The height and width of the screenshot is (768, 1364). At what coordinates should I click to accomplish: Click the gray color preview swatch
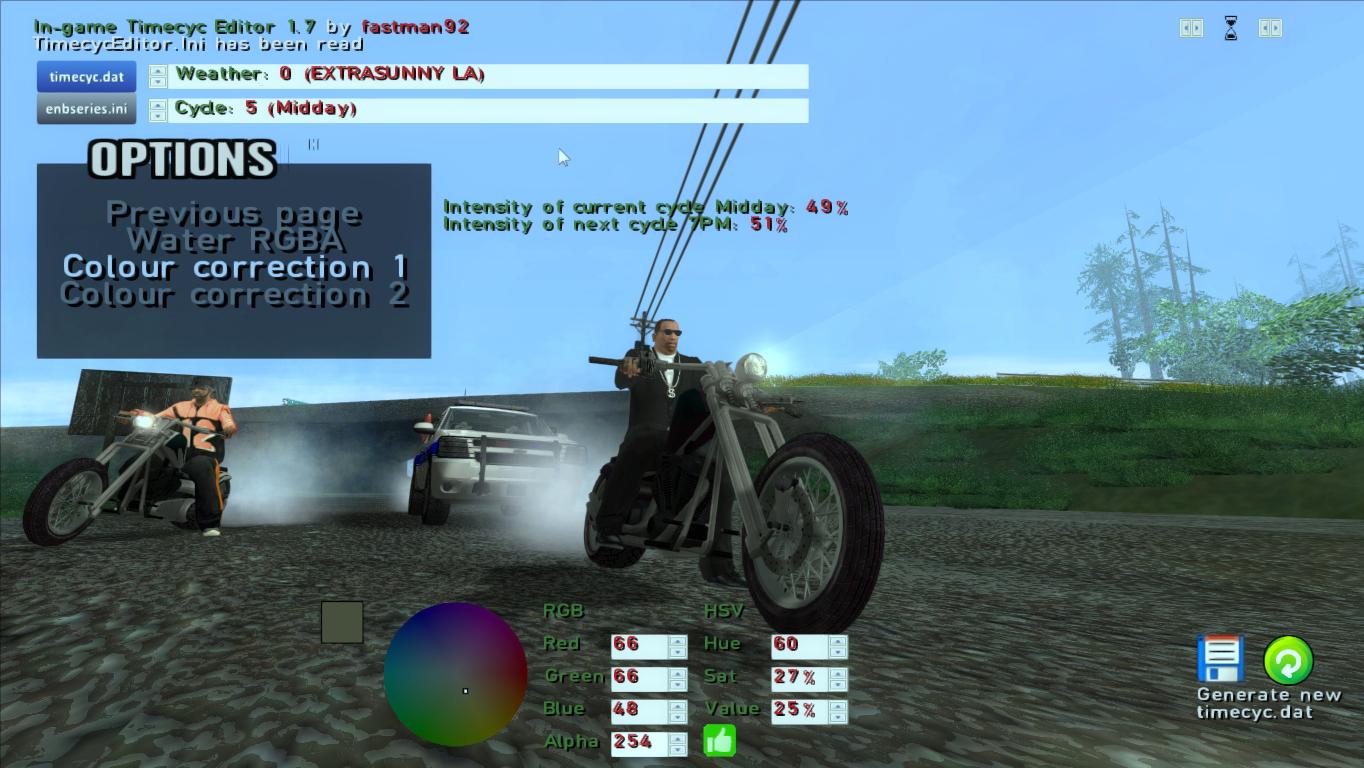point(340,623)
